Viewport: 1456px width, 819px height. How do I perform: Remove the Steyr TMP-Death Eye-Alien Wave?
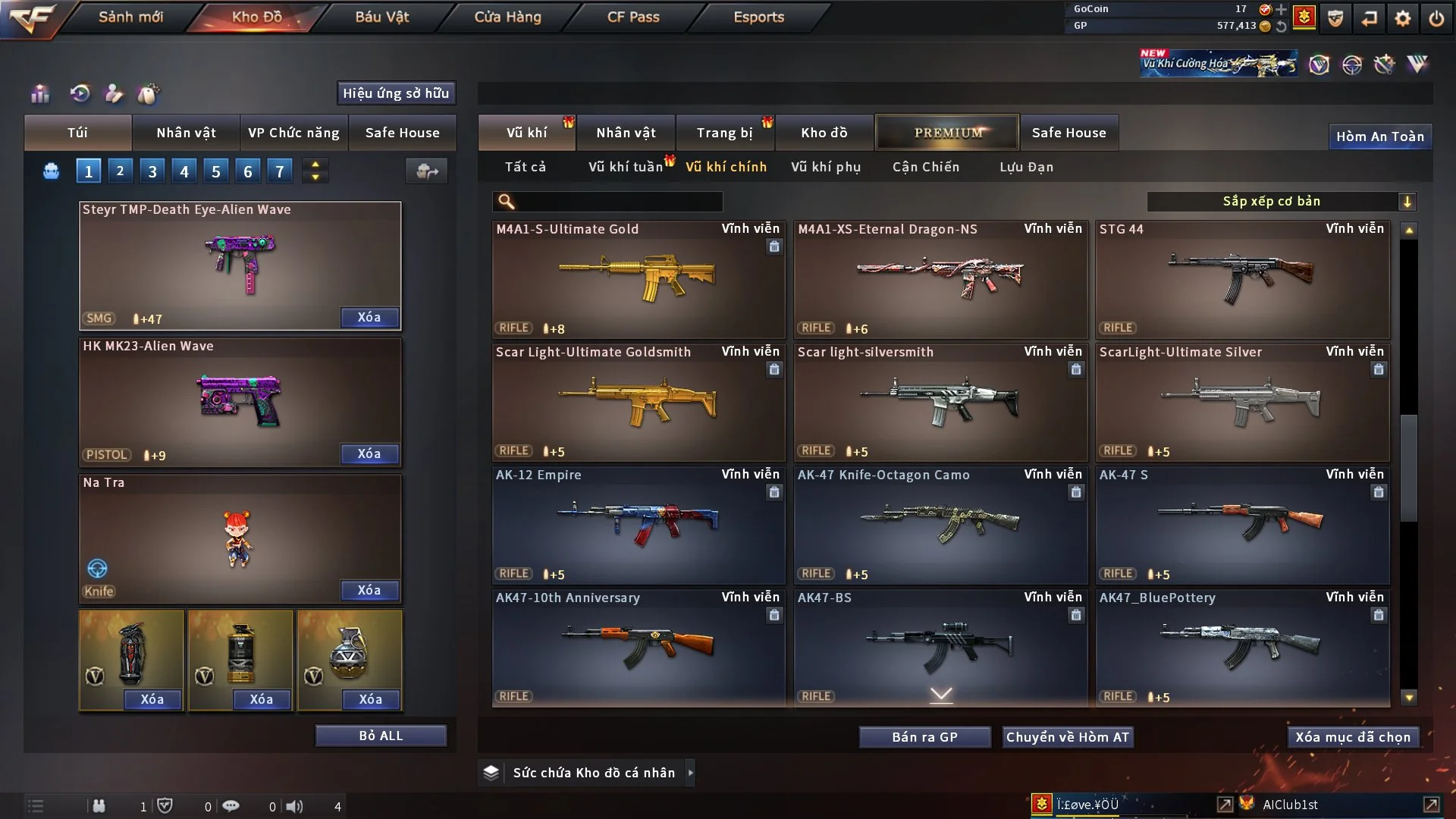[x=369, y=317]
